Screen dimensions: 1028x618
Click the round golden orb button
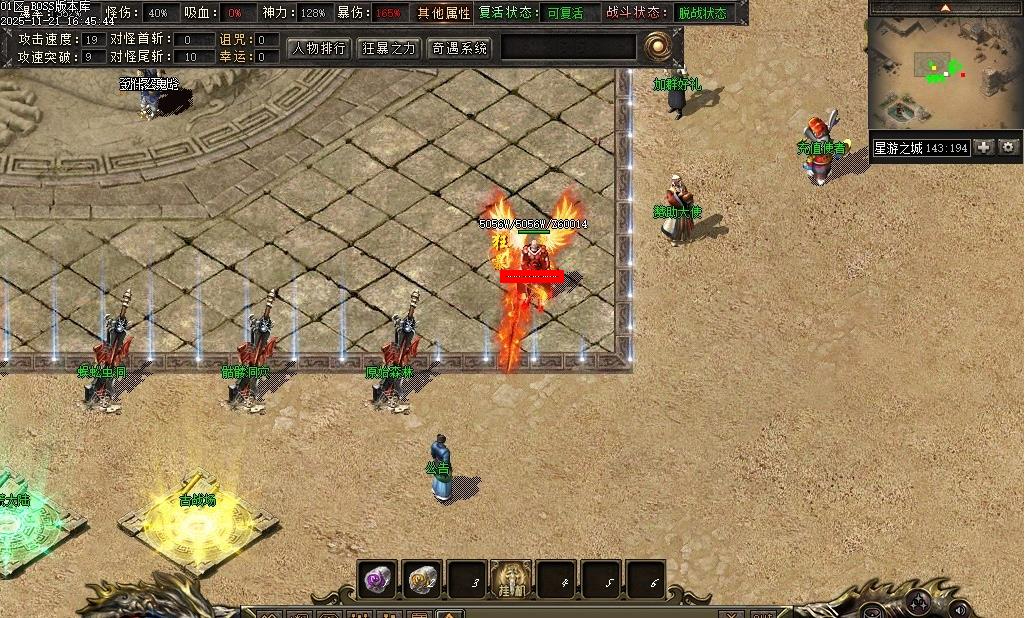[657, 45]
